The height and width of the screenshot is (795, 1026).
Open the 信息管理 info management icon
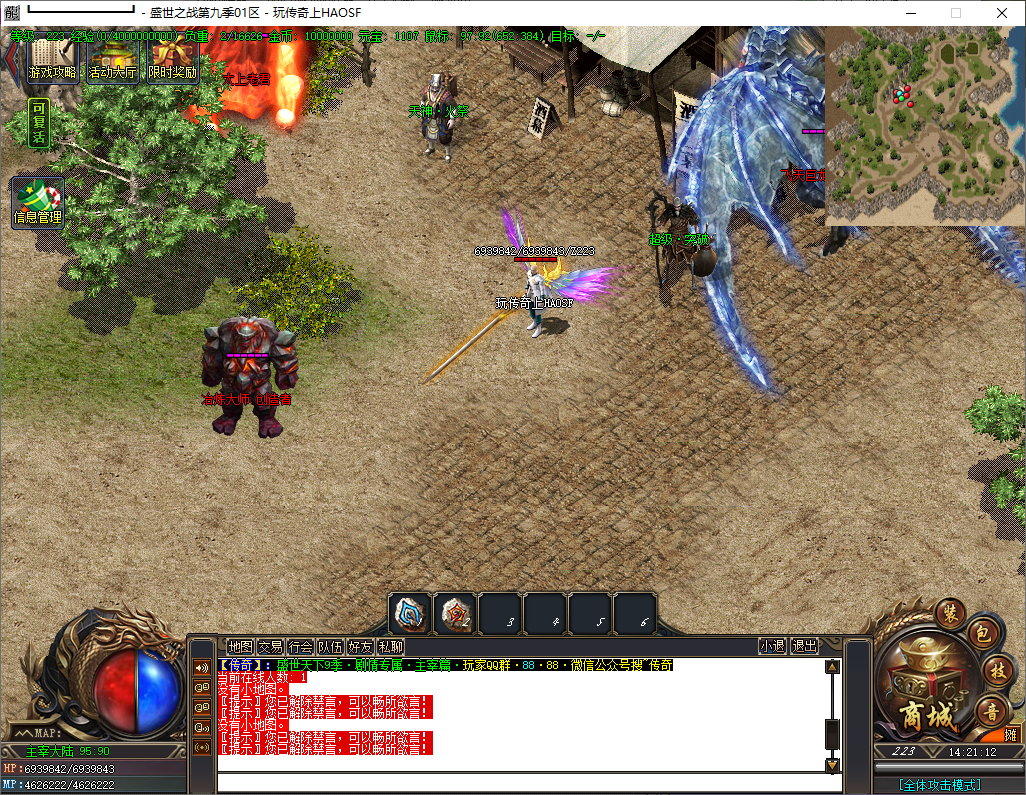click(38, 203)
